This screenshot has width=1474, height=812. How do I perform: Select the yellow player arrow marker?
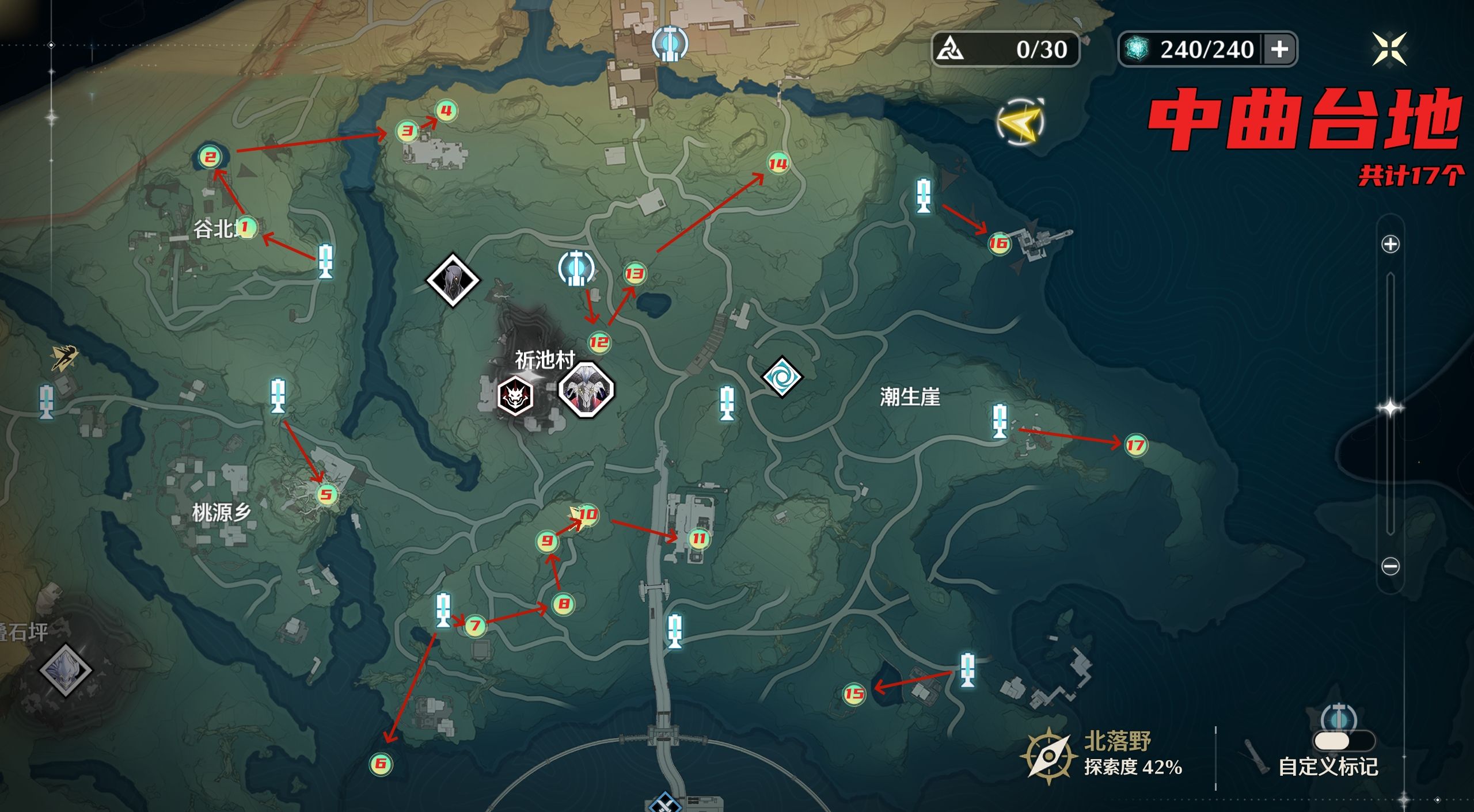click(x=1020, y=121)
